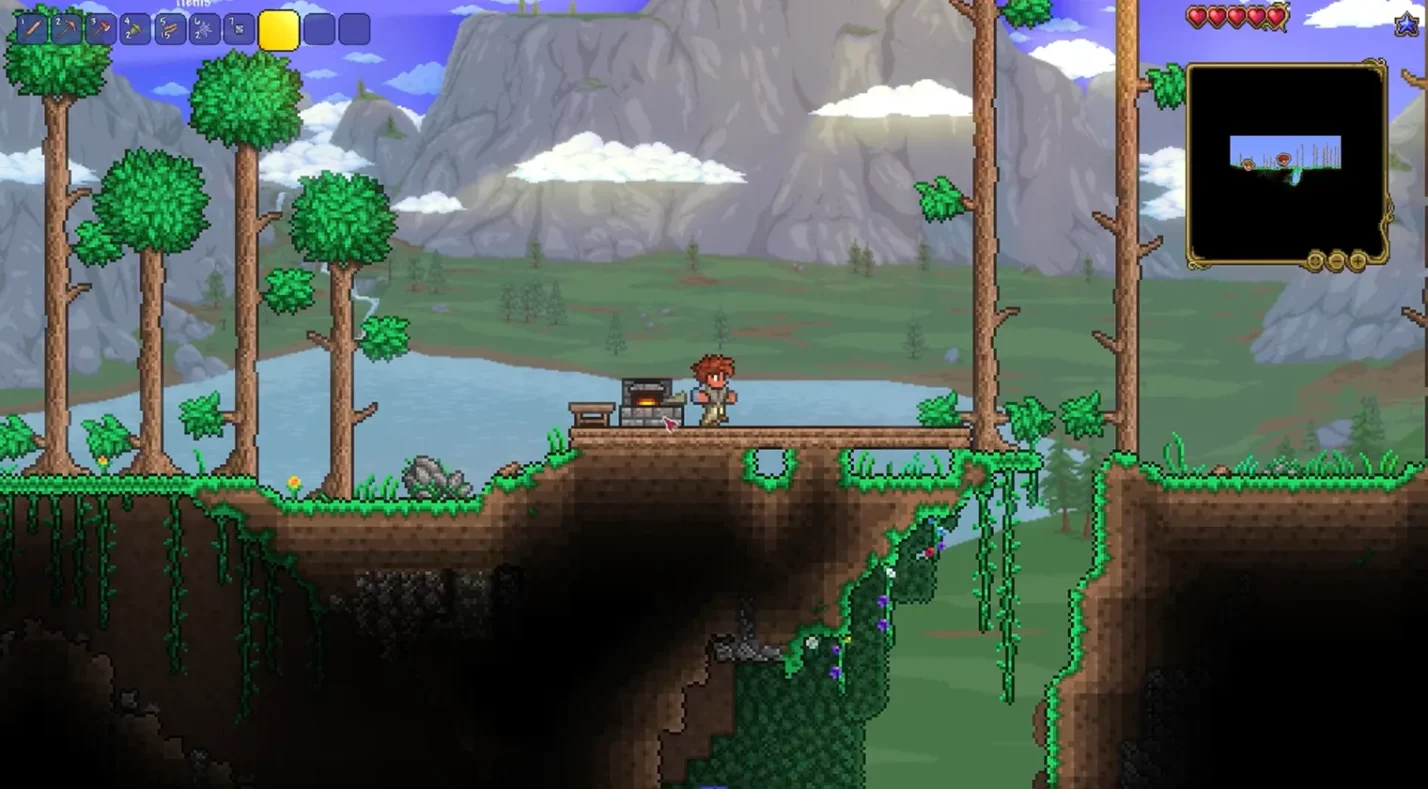The width and height of the screenshot is (1428, 789).
Task: Select the acorn stack in hotbar
Action: pyautogui.click(x=135, y=29)
